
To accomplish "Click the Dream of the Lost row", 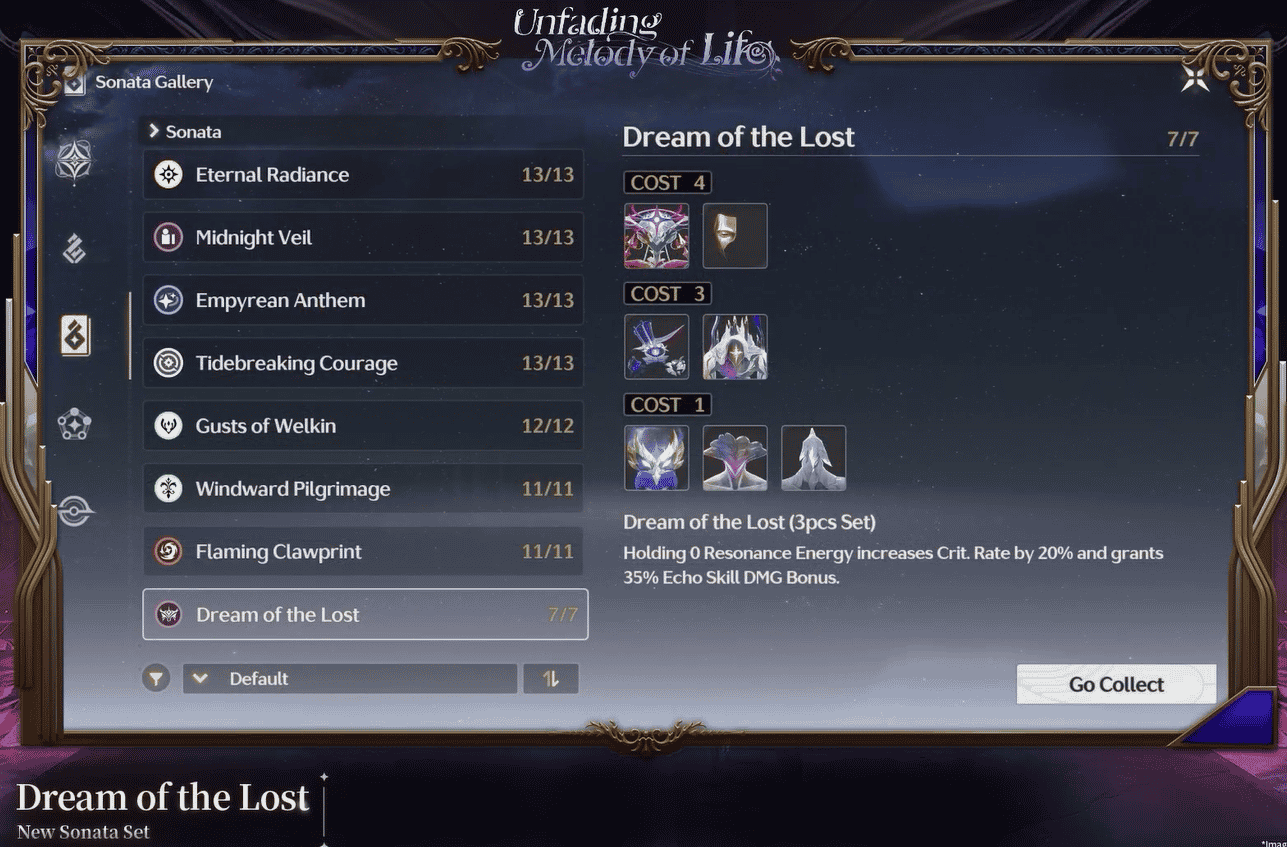I will click(365, 615).
